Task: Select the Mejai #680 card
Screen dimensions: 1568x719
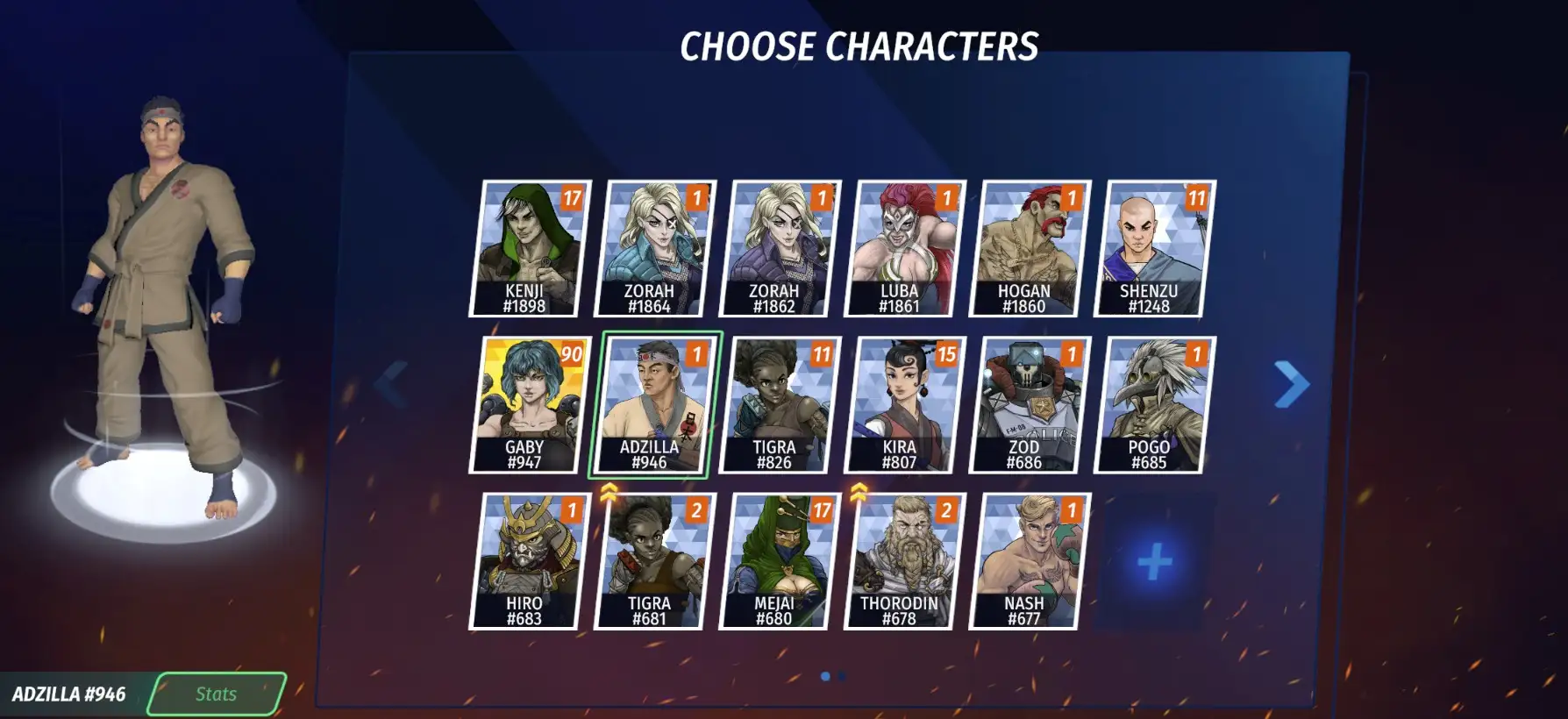Action: coord(780,560)
